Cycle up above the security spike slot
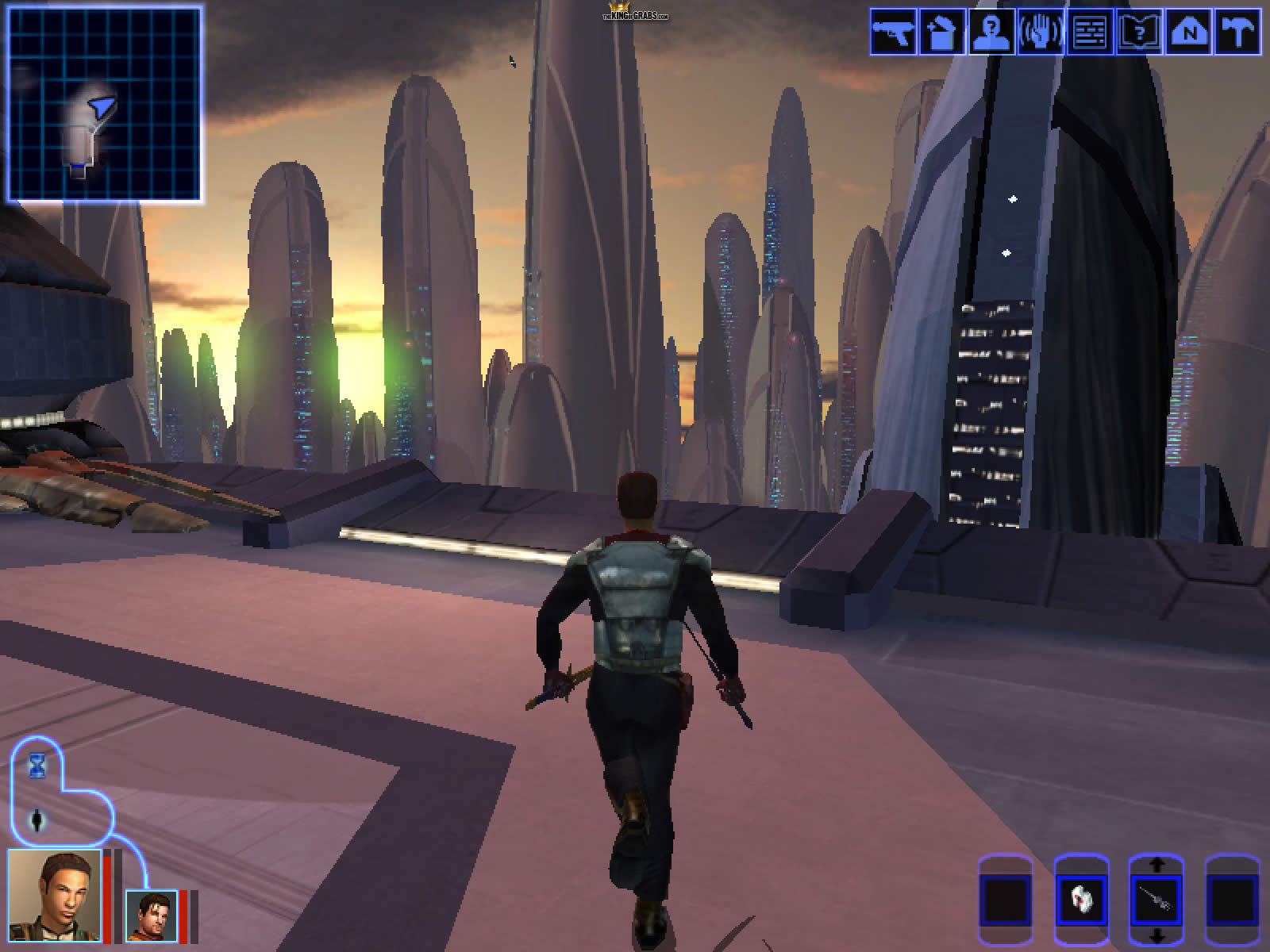 tap(1156, 864)
